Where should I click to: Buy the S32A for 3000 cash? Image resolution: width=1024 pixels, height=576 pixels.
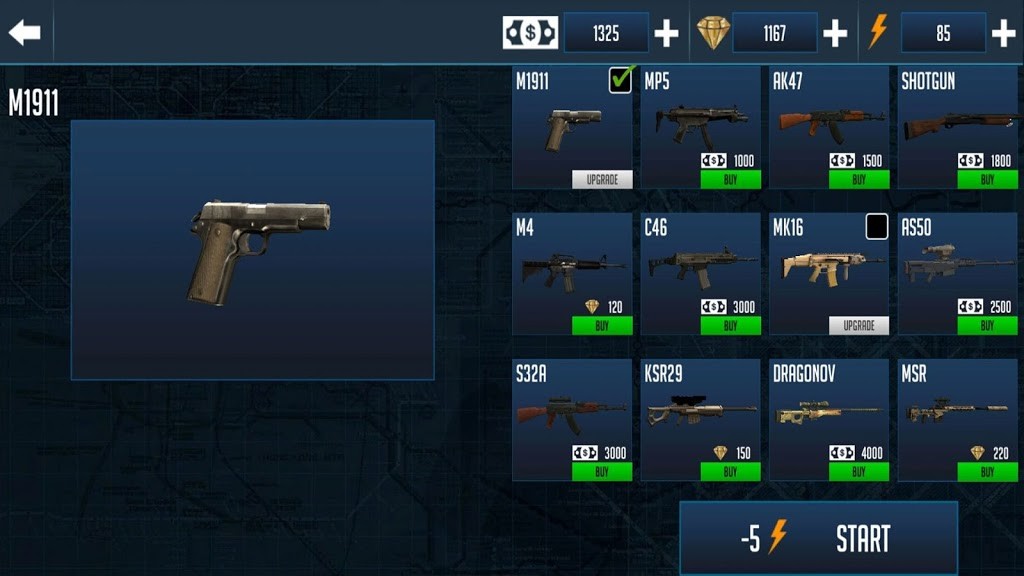tap(602, 472)
